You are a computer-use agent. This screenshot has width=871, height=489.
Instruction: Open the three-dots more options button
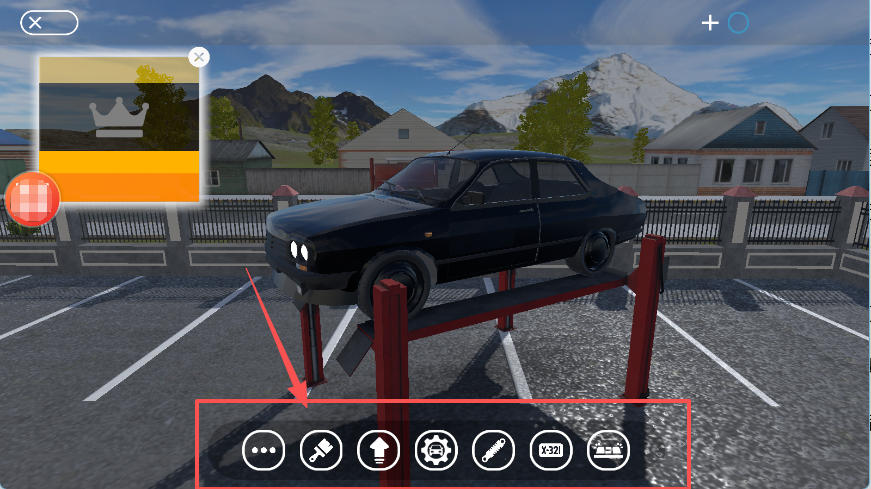[264, 451]
